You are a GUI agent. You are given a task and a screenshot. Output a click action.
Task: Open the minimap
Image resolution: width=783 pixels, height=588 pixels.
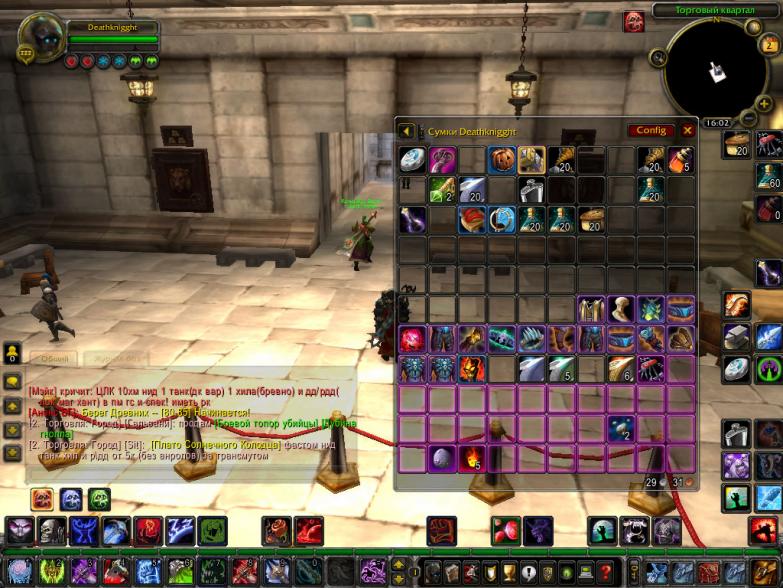pos(716,70)
